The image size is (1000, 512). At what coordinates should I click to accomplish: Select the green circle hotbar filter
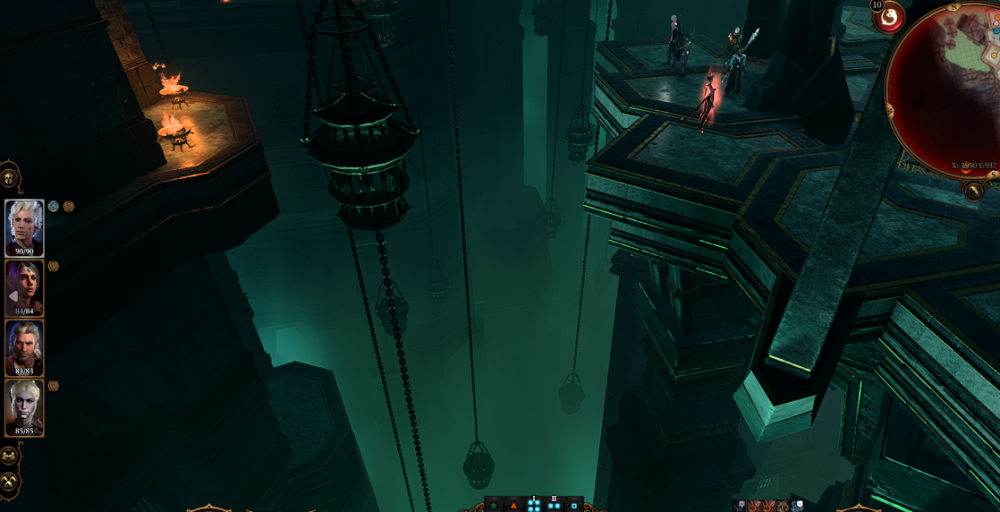click(494, 505)
